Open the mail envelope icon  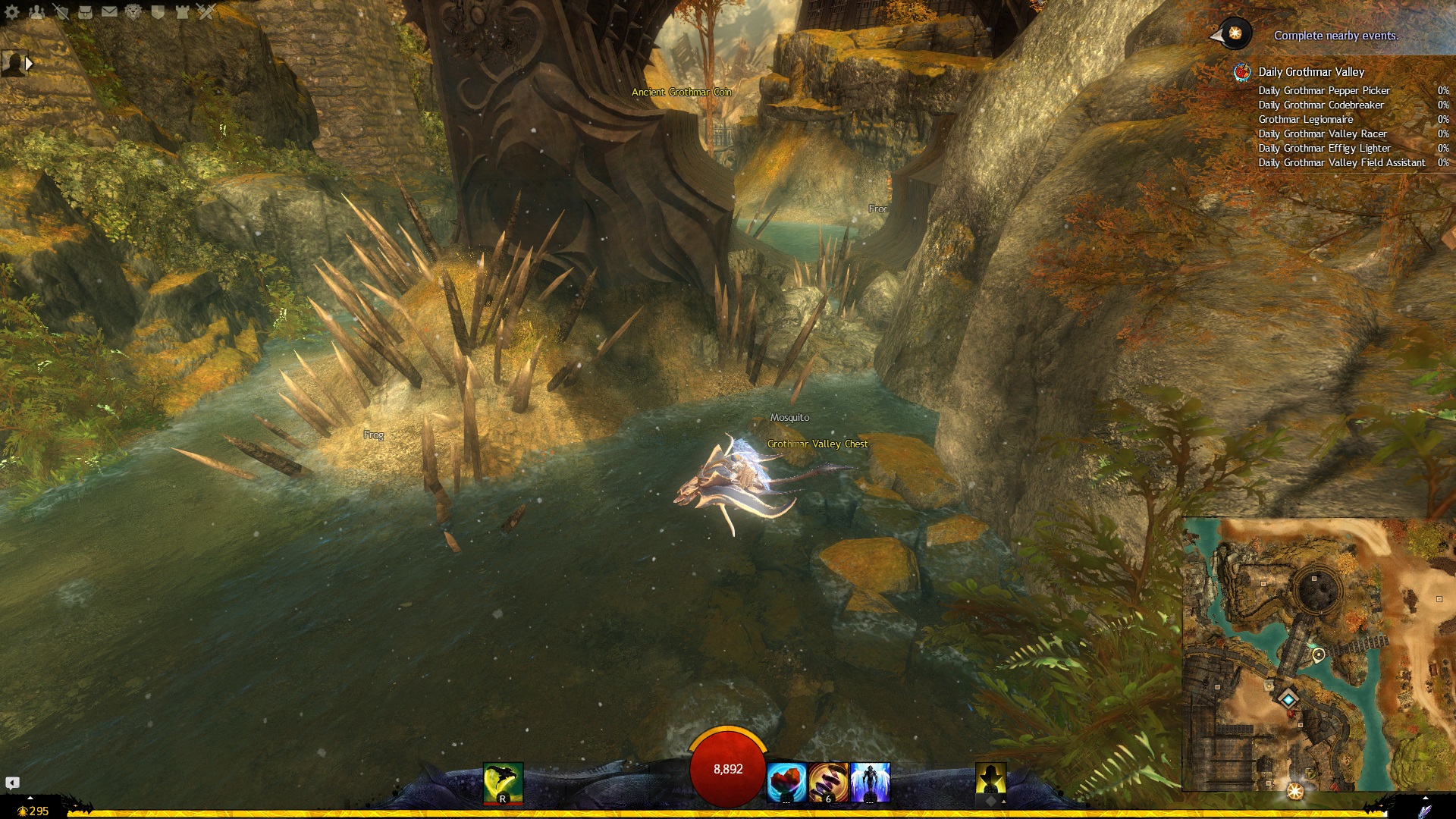coord(109,11)
